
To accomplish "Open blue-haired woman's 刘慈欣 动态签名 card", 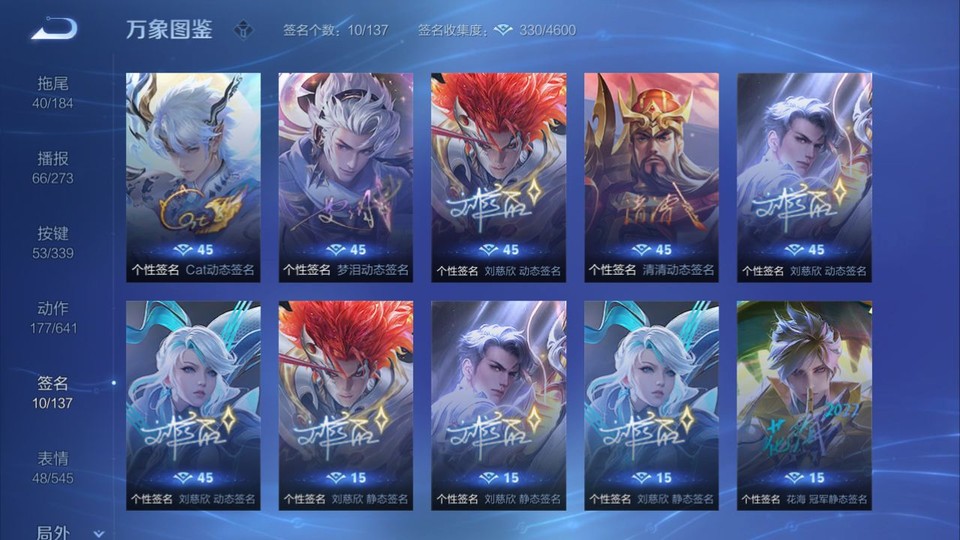I will click(193, 405).
